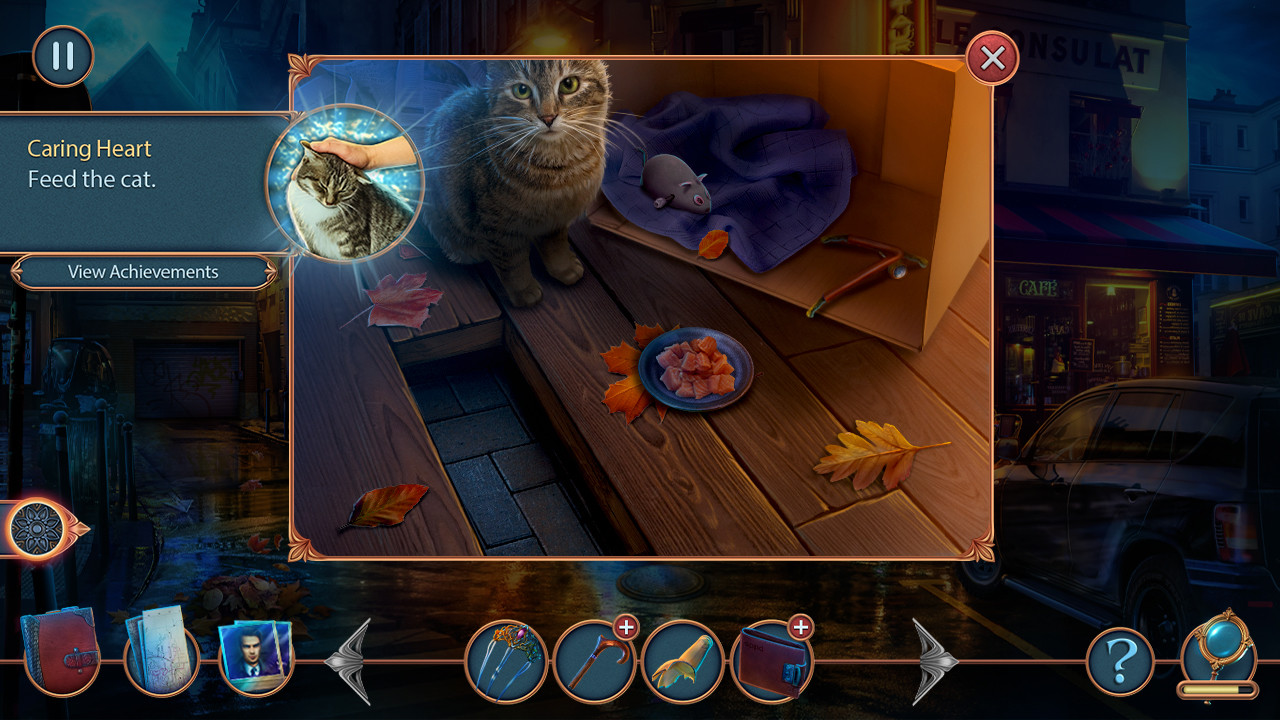Viewport: 1280px width, 720px height.
Task: Select the hooked cane inventory item
Action: (593, 660)
